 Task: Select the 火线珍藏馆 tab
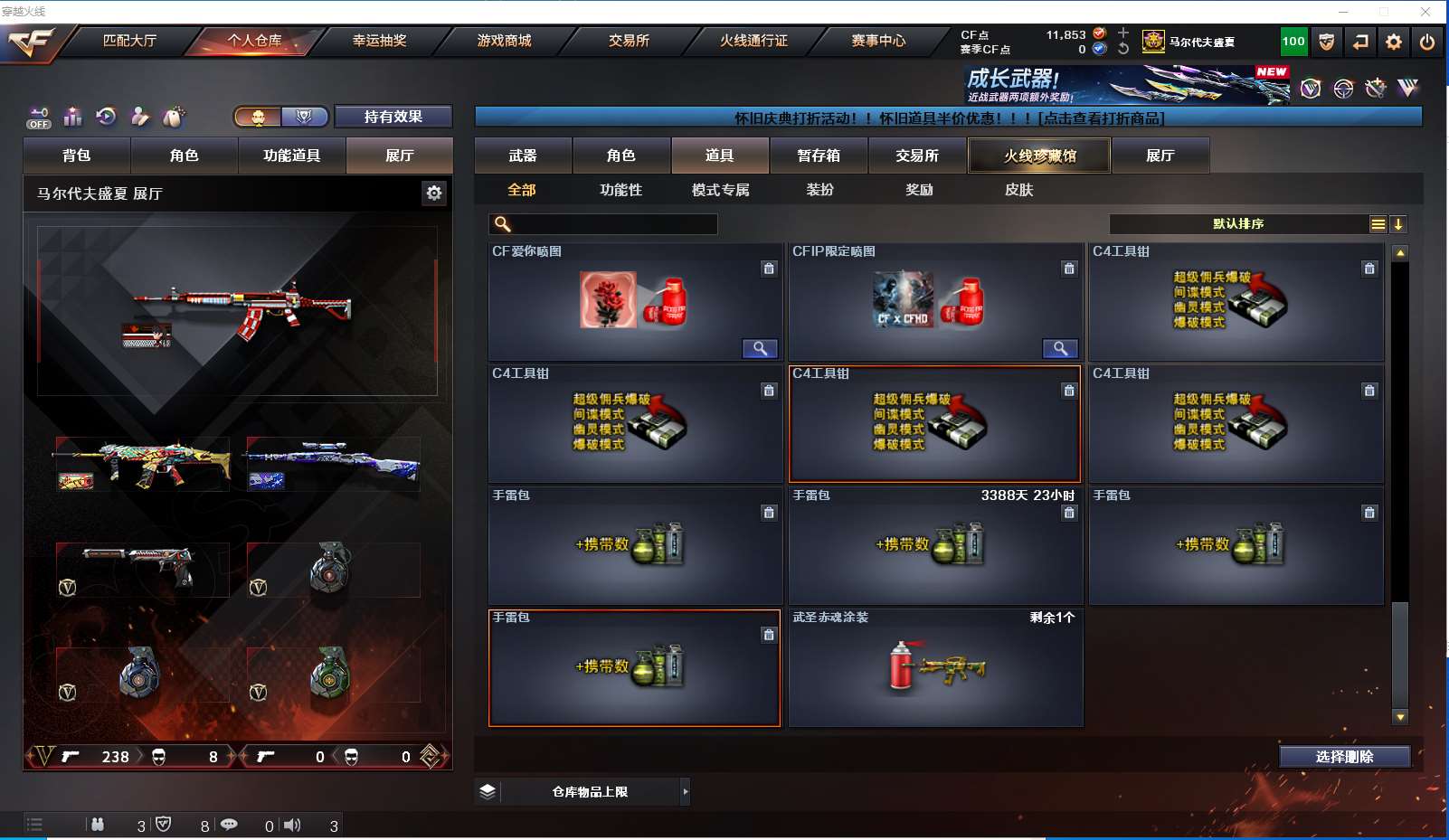1039,156
